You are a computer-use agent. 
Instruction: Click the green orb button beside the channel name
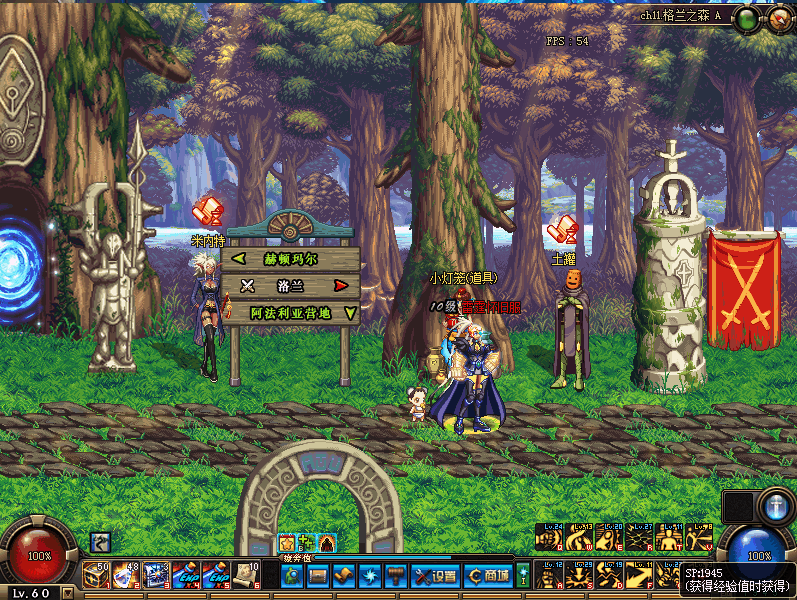(747, 18)
